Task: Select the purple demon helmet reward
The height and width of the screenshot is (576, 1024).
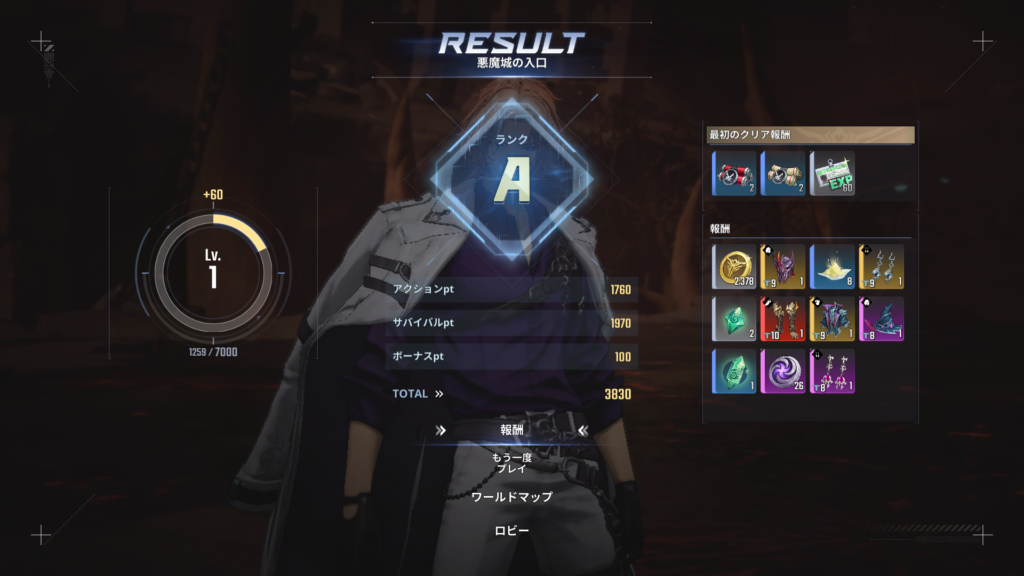Action: 784,266
